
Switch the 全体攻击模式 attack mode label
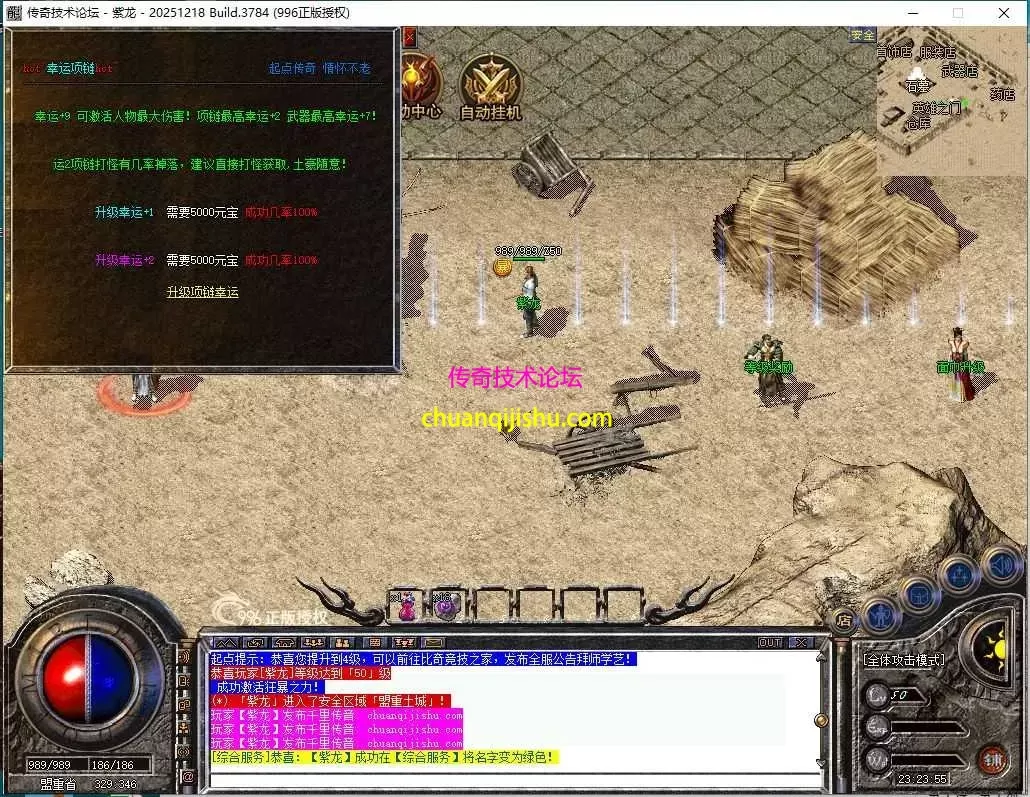[904, 660]
